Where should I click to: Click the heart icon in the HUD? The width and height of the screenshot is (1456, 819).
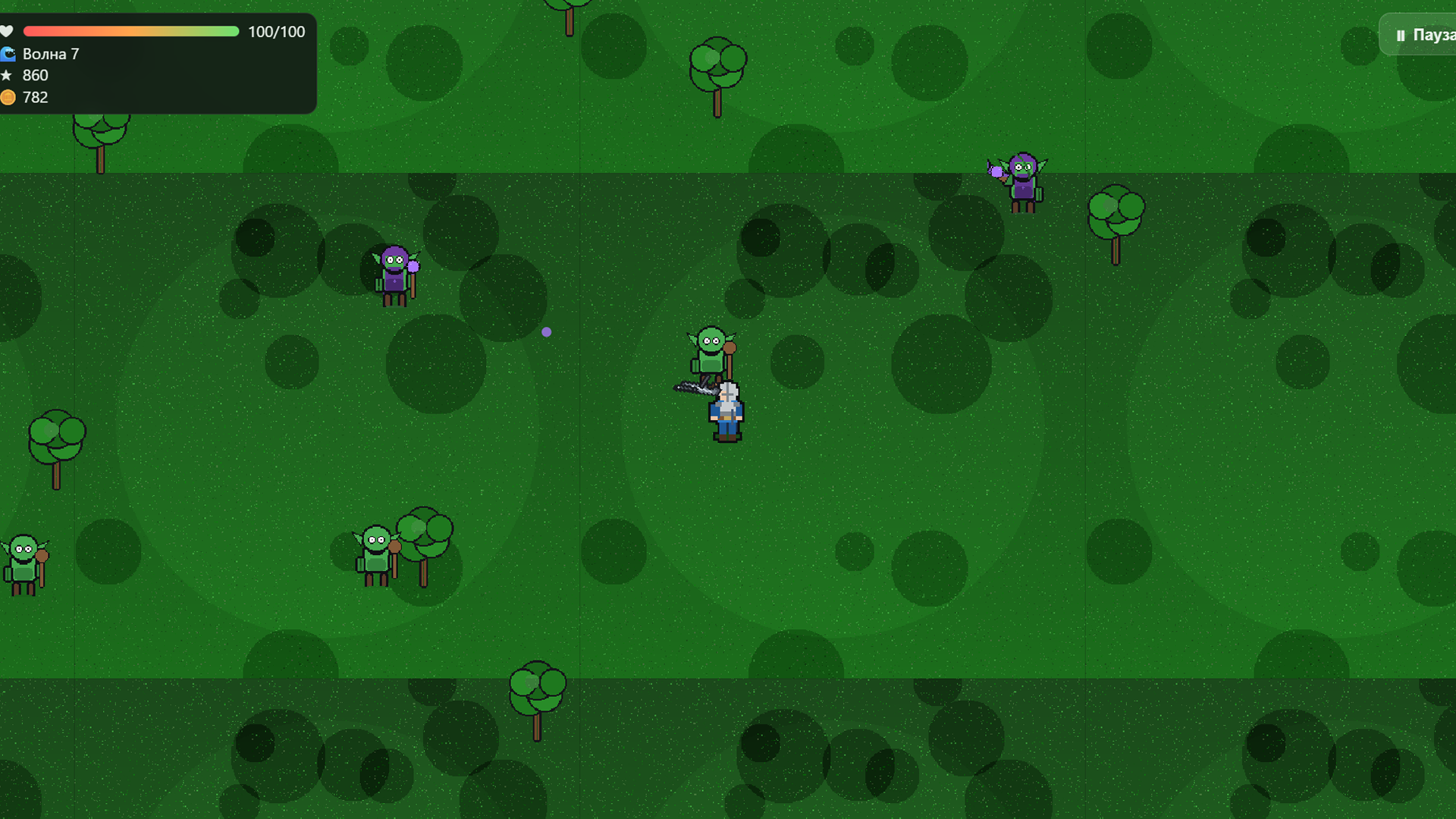point(8,31)
